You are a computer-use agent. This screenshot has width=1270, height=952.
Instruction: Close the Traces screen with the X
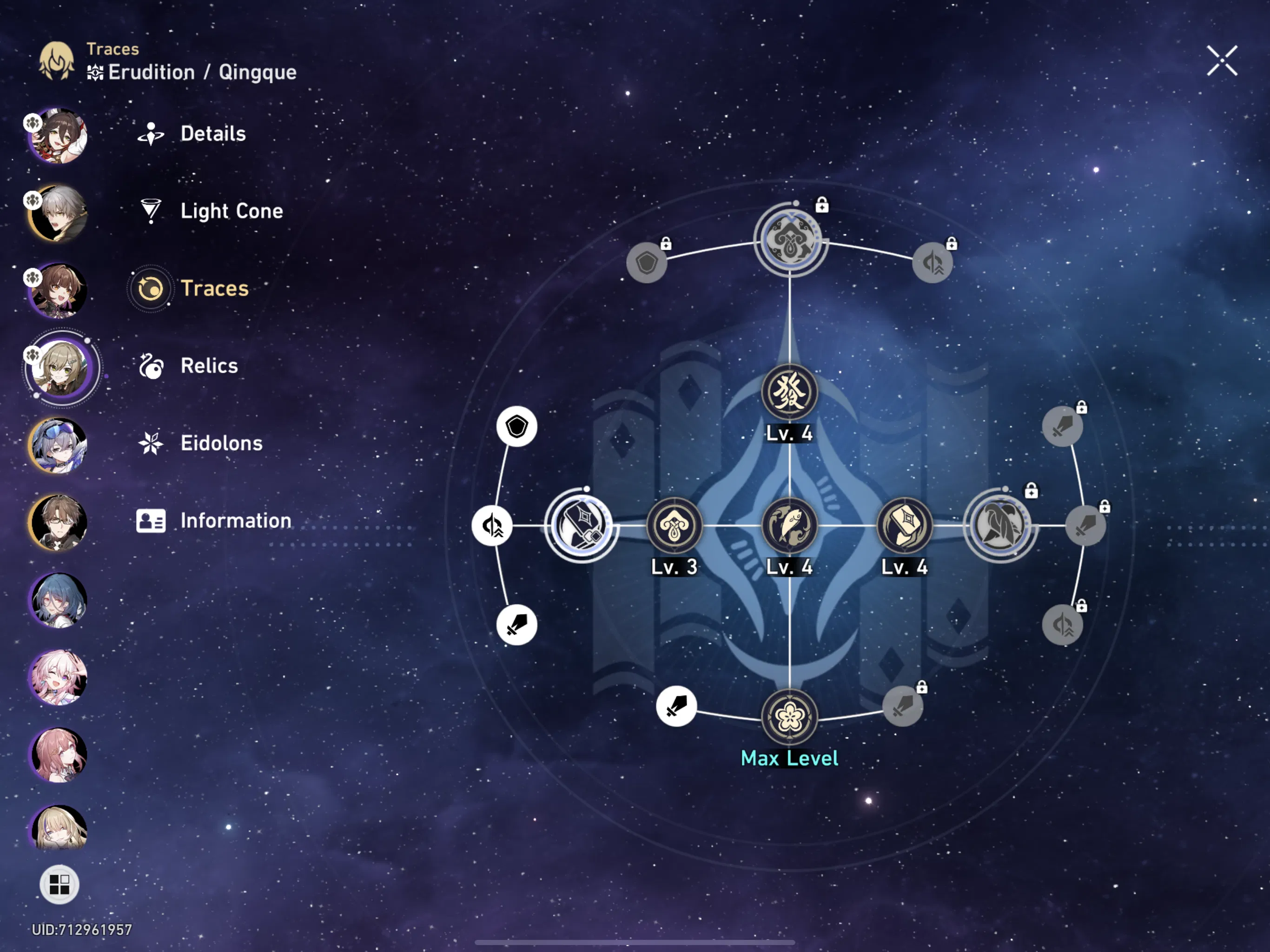(x=1222, y=61)
